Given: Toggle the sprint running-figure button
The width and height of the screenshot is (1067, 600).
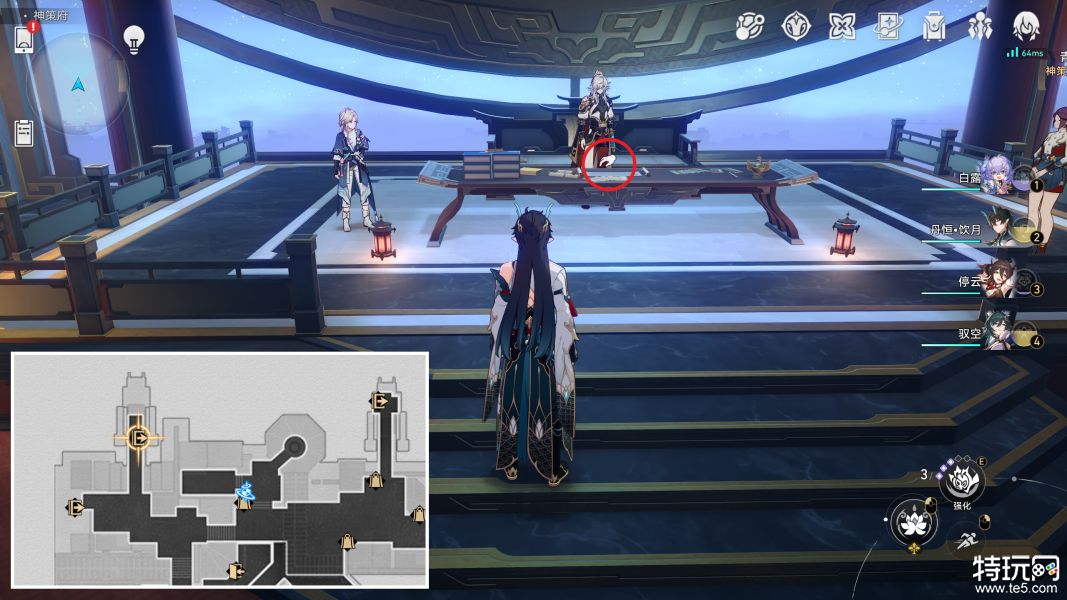Looking at the screenshot, I should [x=965, y=540].
